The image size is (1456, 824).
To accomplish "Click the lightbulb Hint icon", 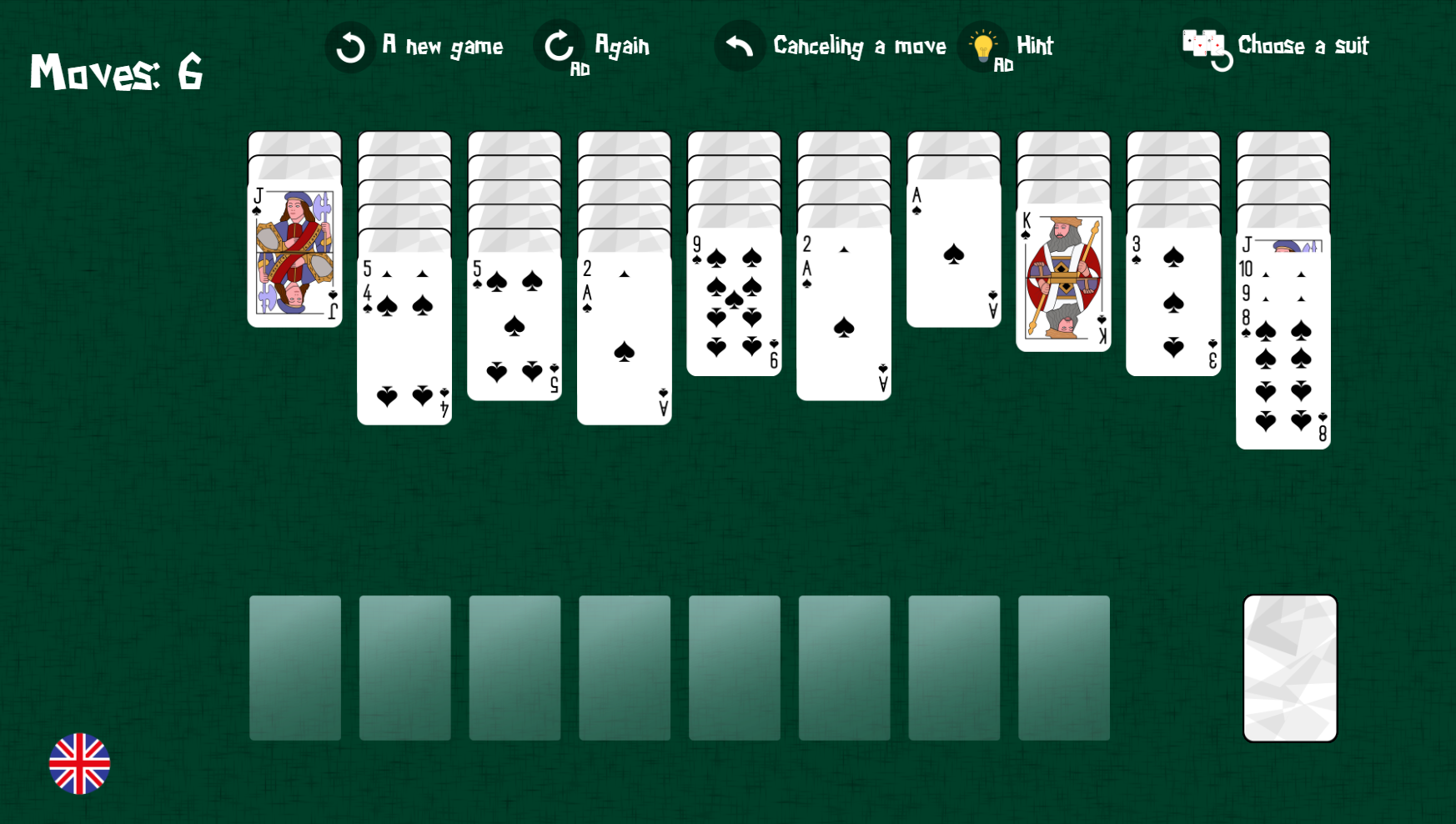I will coord(984,46).
